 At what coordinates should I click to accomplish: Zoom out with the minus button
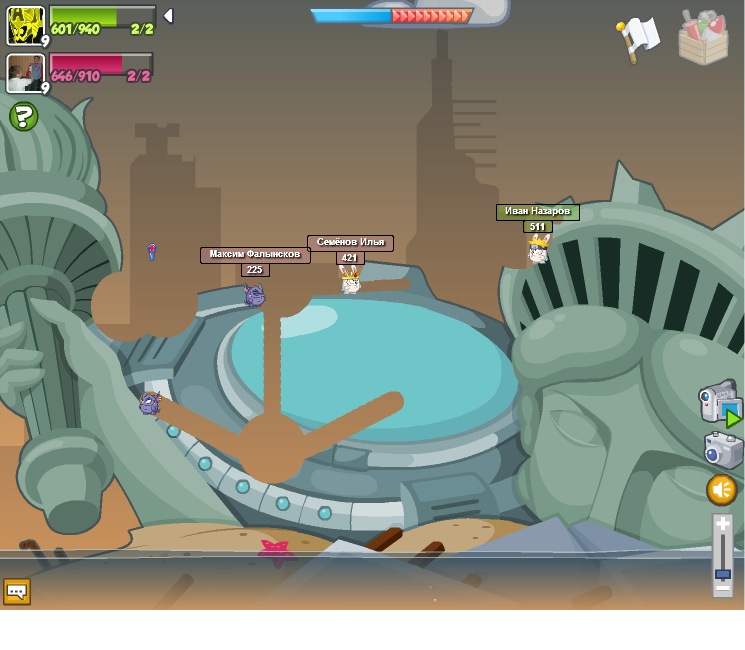tap(723, 588)
